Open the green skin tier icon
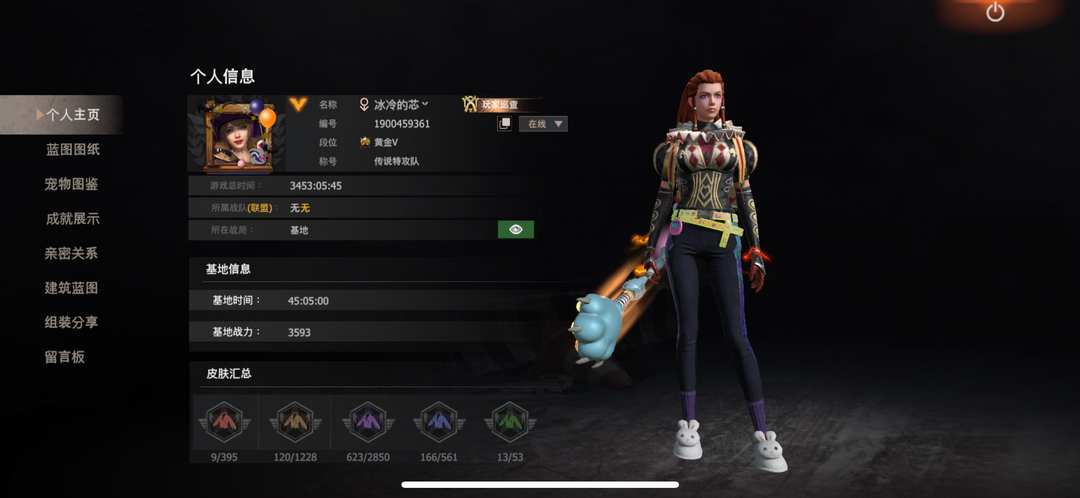Screen dimensions: 1080x498 pyautogui.click(x=510, y=422)
